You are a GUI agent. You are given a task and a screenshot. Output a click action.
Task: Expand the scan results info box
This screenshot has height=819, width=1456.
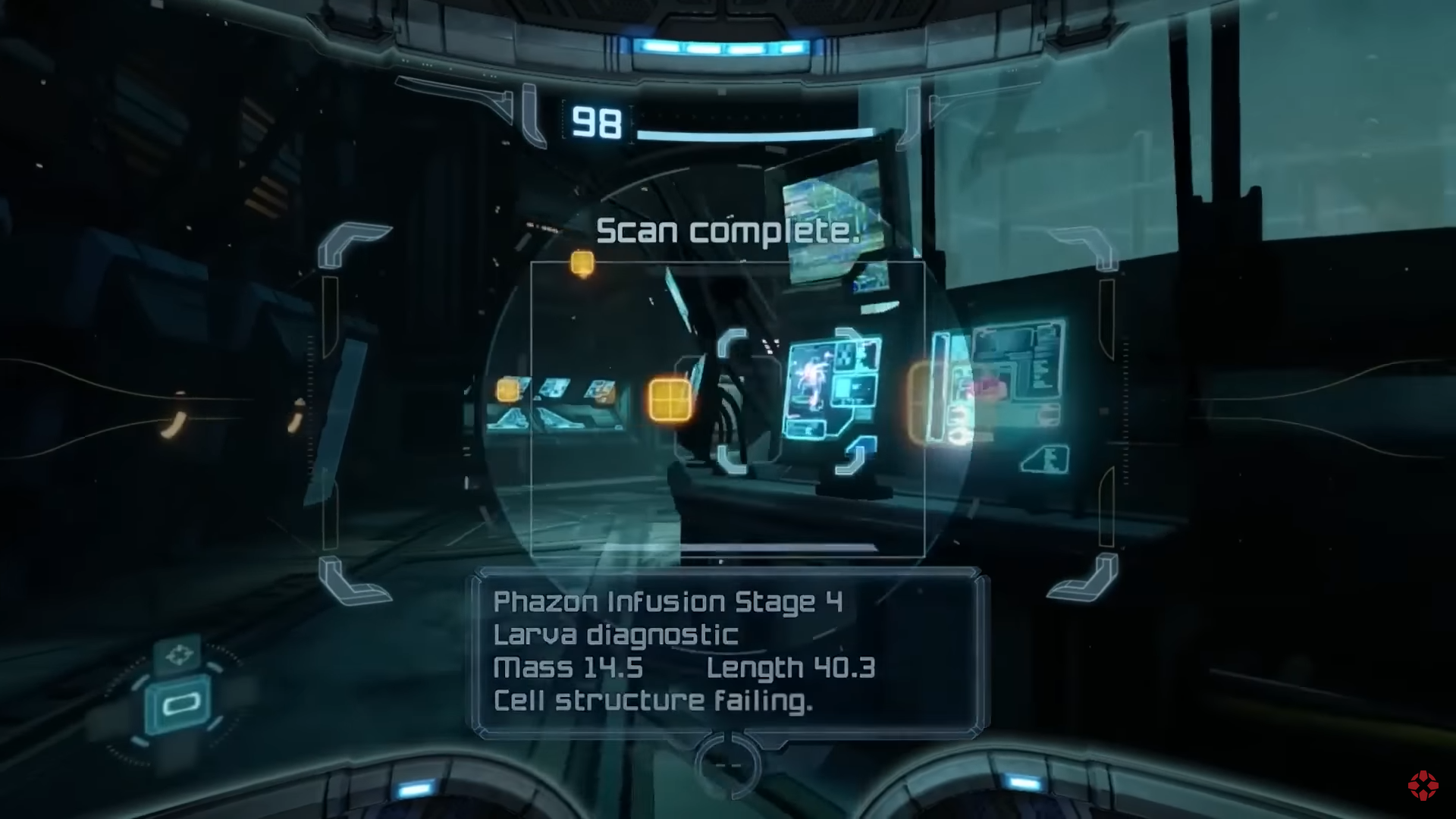coord(728,652)
